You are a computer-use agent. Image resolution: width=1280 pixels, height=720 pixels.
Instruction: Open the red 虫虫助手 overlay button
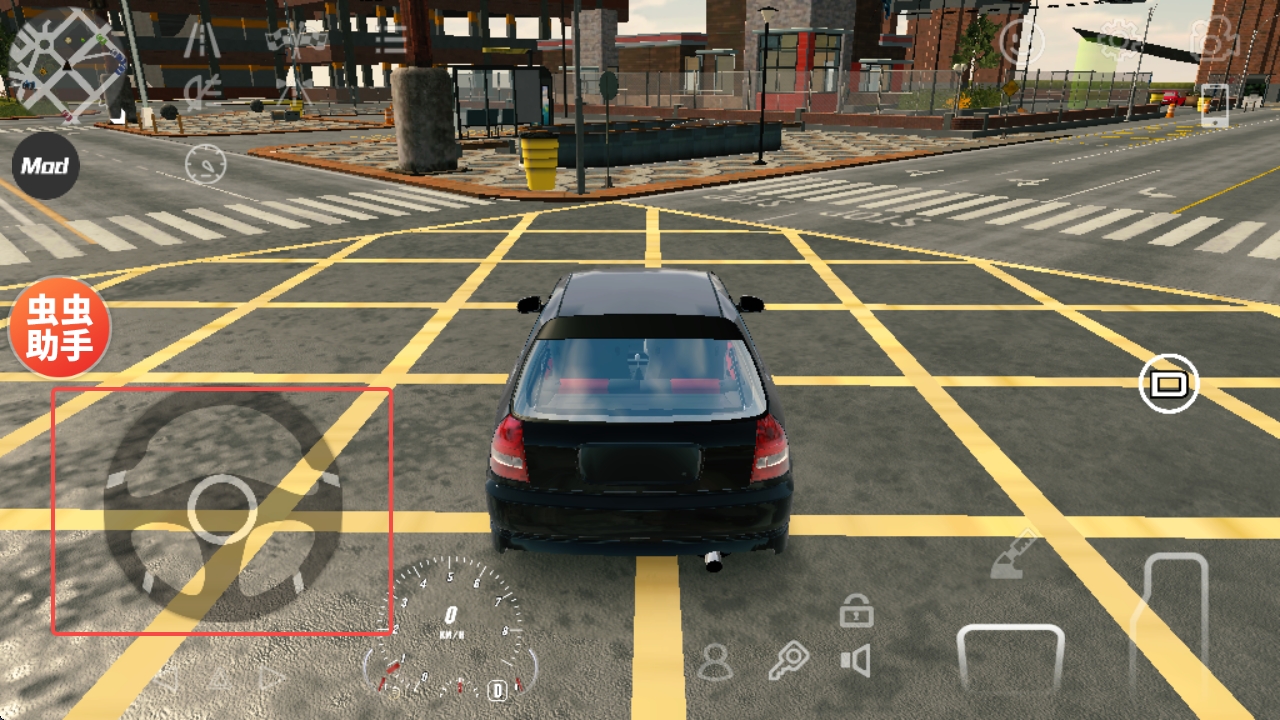tap(60, 327)
